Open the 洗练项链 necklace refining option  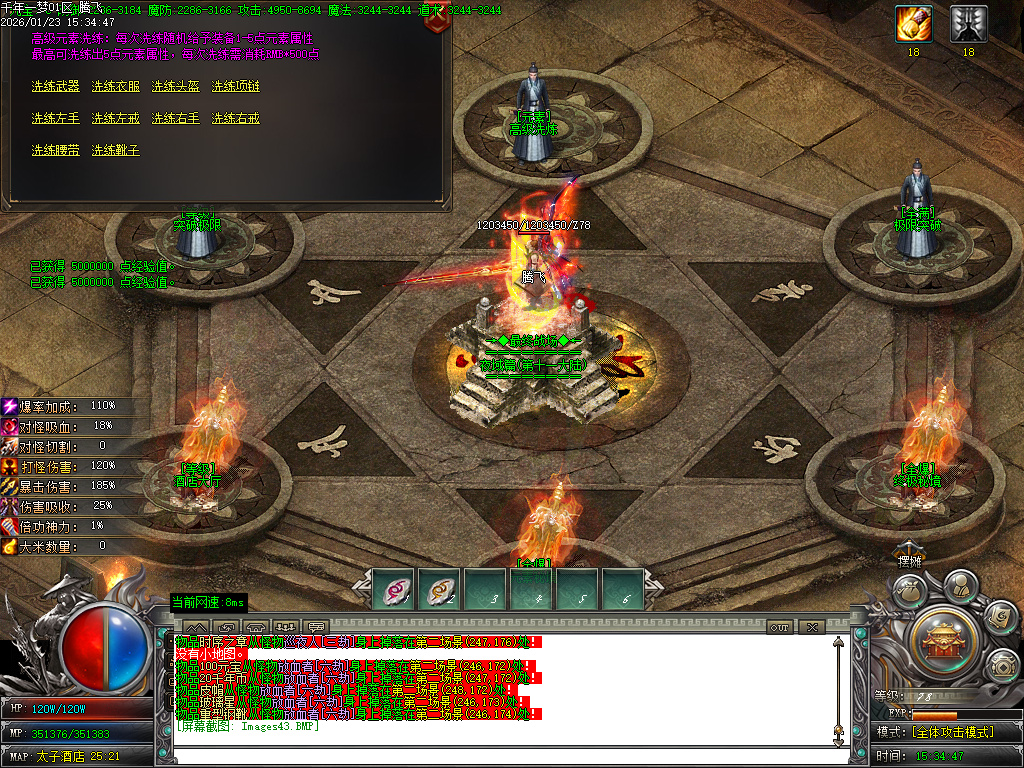(235, 87)
